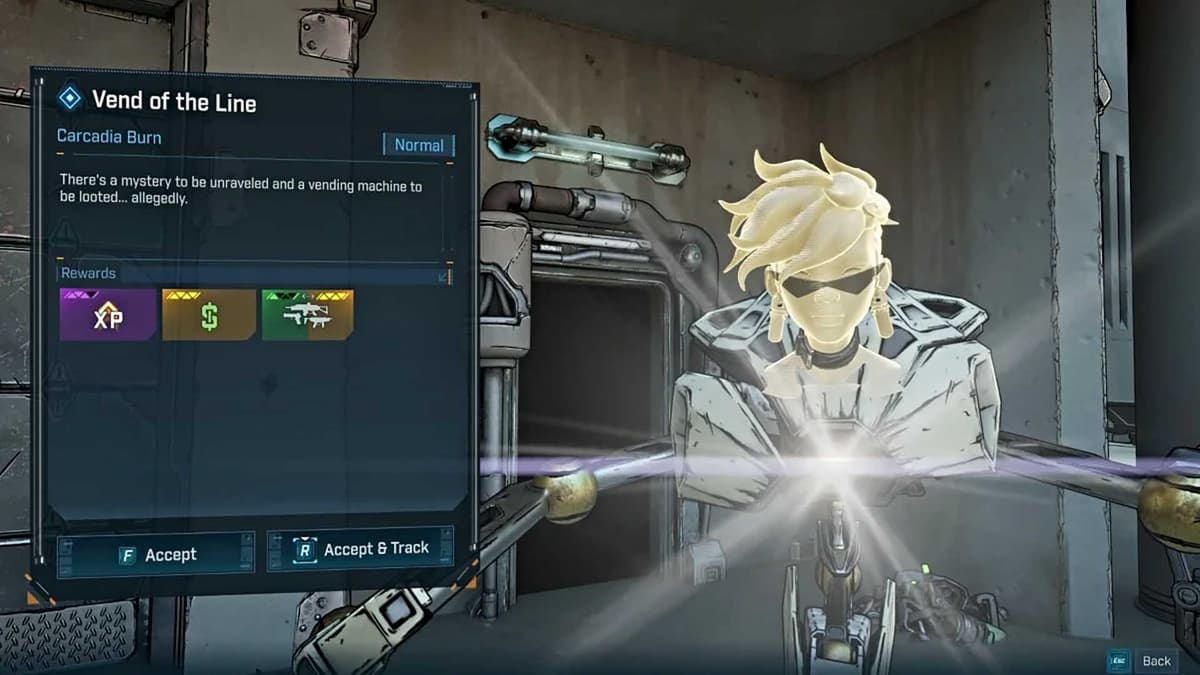Image resolution: width=1200 pixels, height=675 pixels.
Task: Inspect the green weapon reward icon
Action: click(307, 315)
